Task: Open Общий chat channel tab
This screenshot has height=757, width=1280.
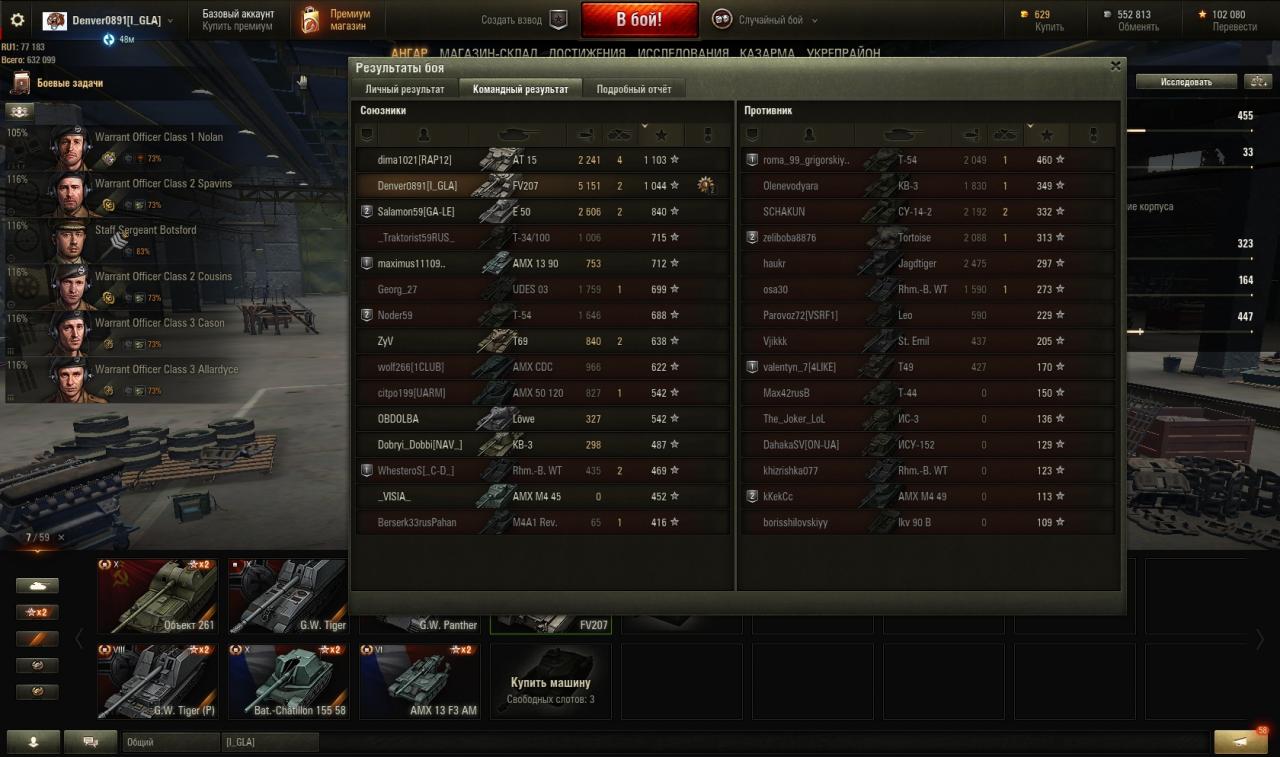Action: (170, 742)
